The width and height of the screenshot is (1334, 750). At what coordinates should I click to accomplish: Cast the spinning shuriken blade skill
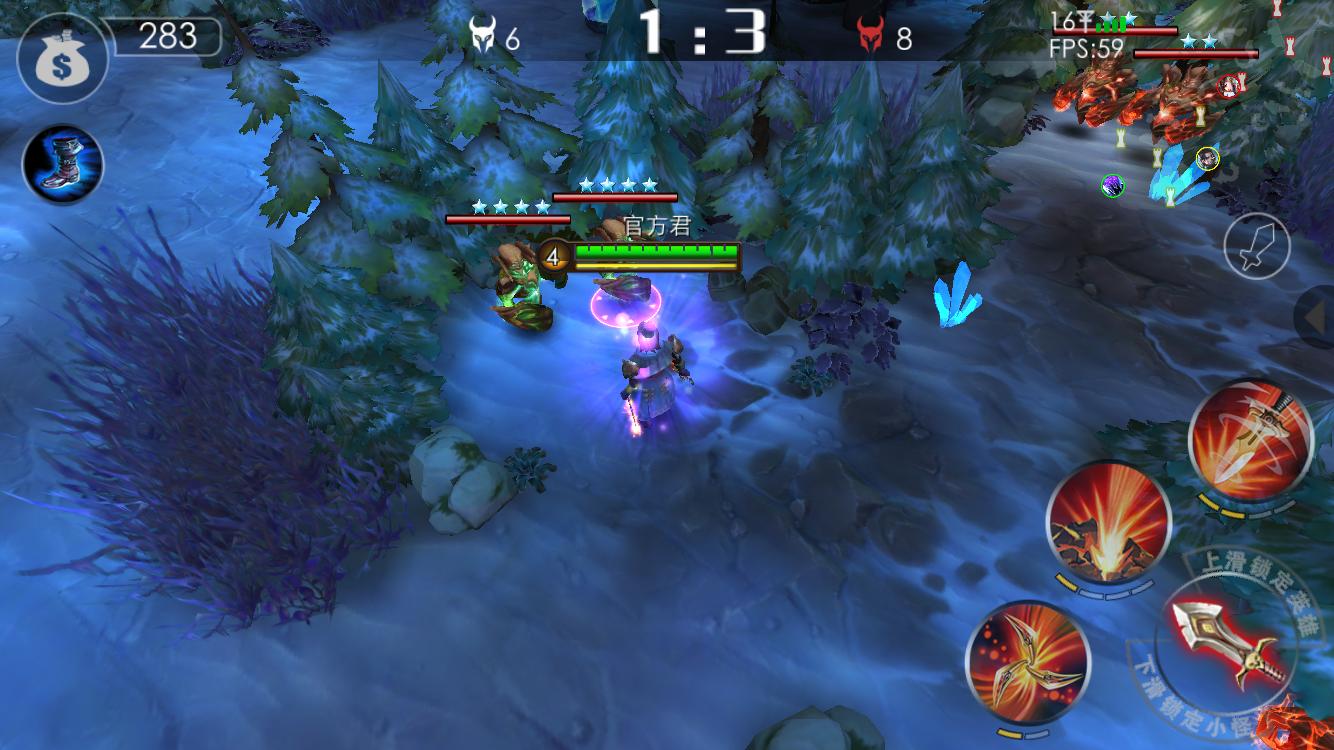1027,662
